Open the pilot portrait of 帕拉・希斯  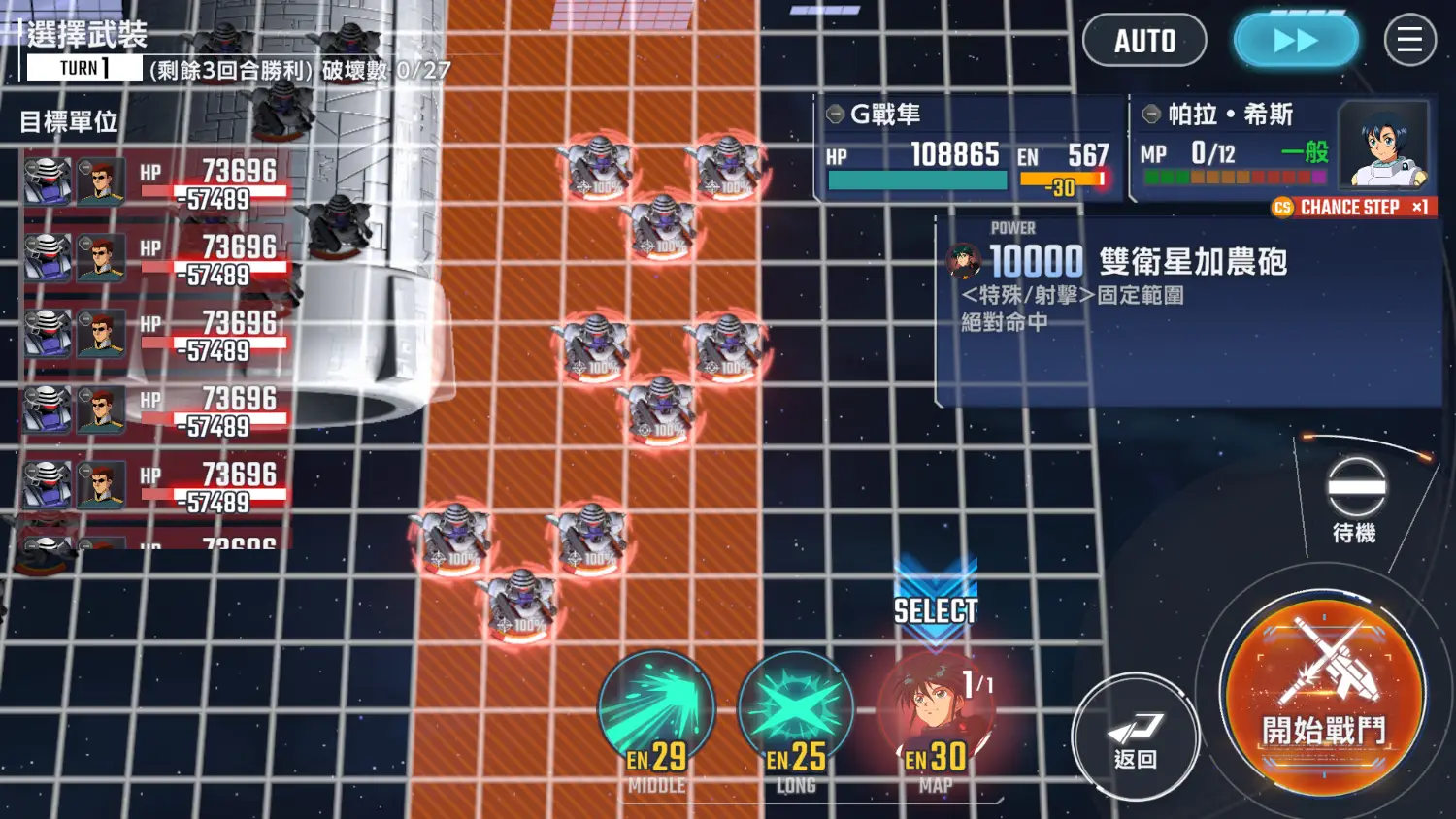coord(1383,146)
